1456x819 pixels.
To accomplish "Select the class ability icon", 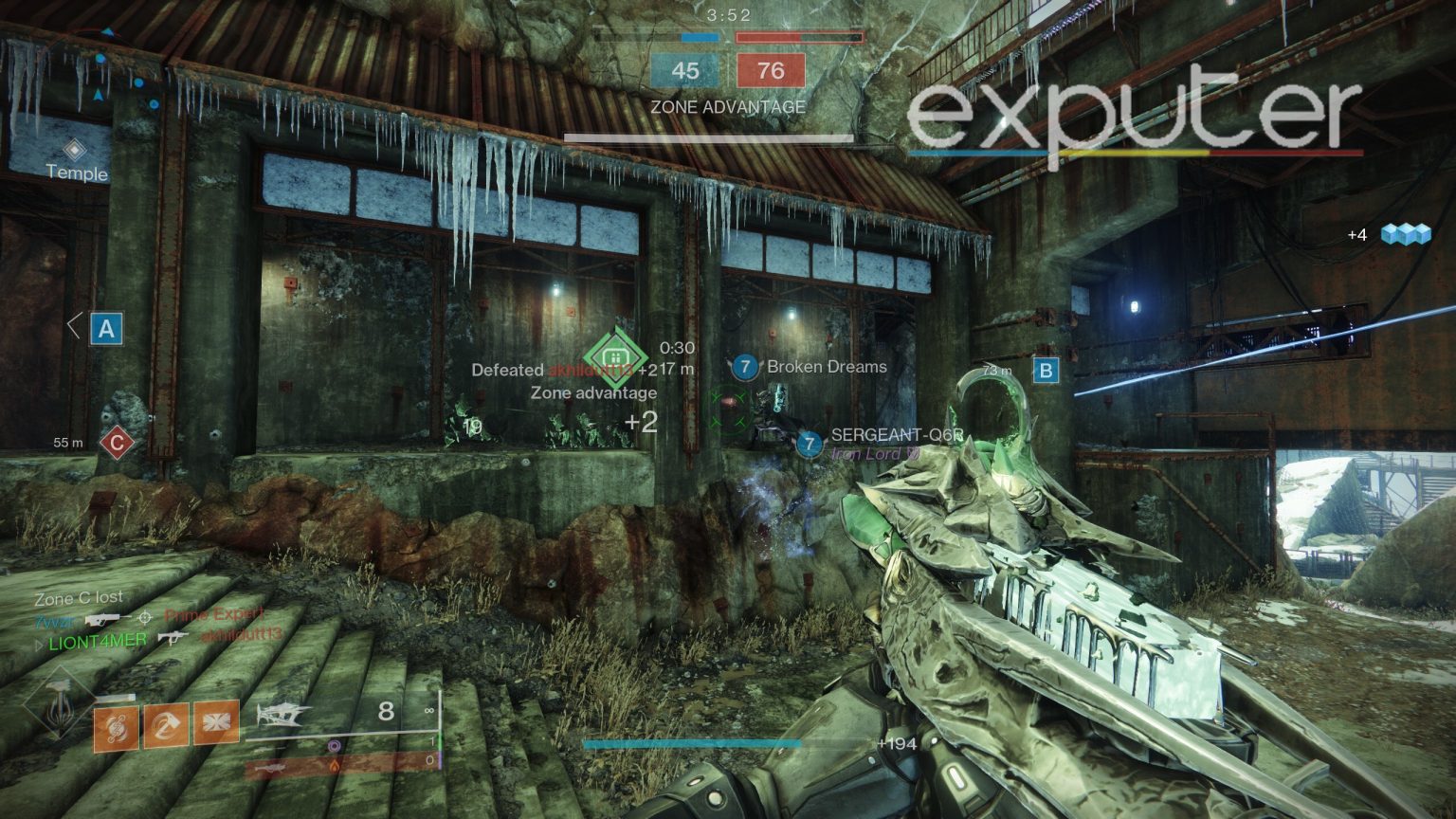I will (215, 723).
